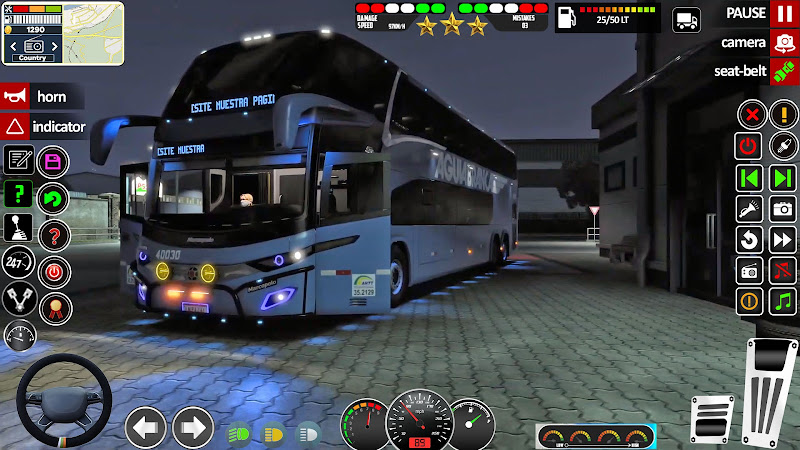Screen dimensions: 800x450
Task: Steer right with the right arrow
Action: (193, 428)
